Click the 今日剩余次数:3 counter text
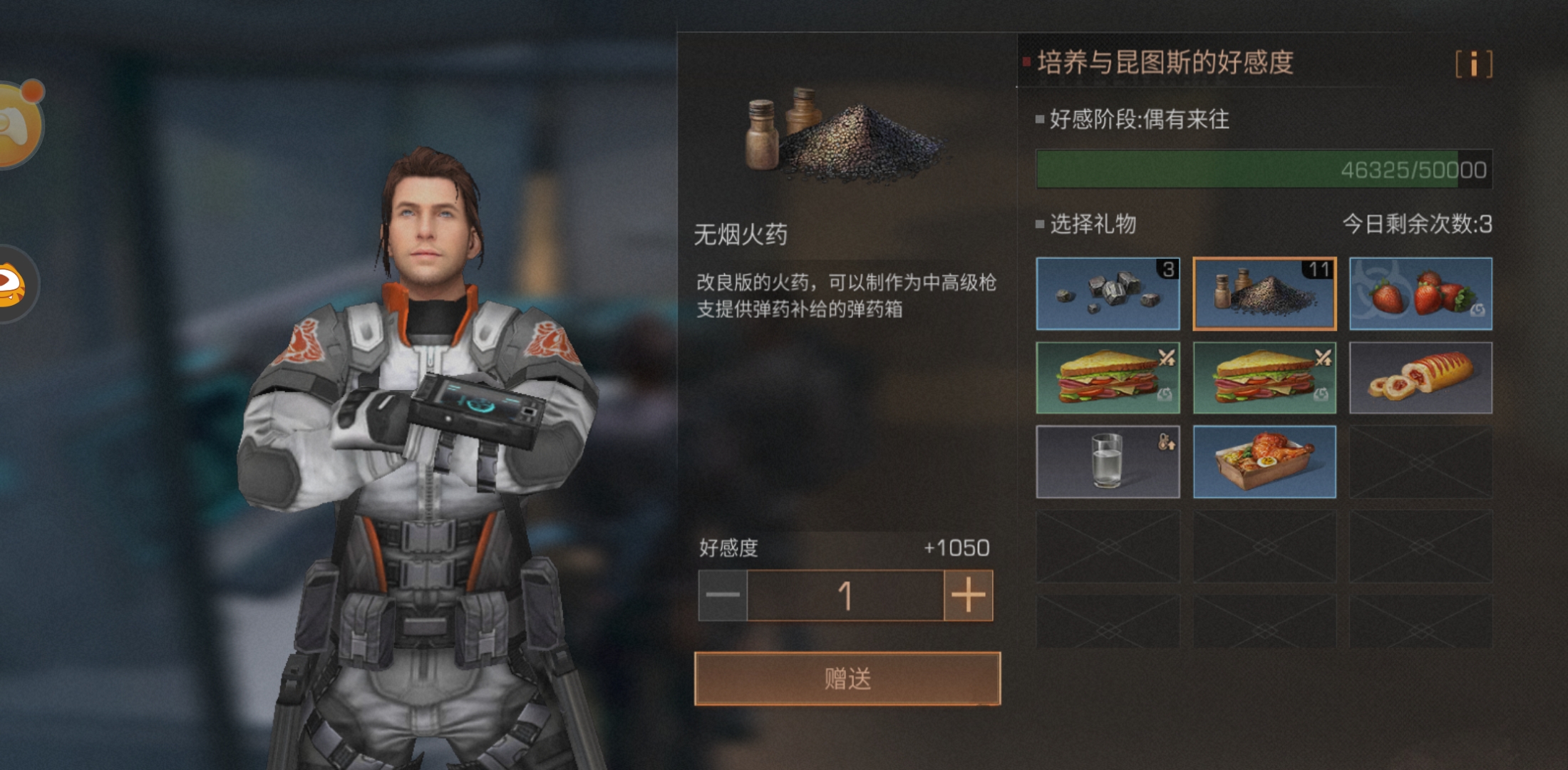The height and width of the screenshot is (770, 1568). [1425, 222]
